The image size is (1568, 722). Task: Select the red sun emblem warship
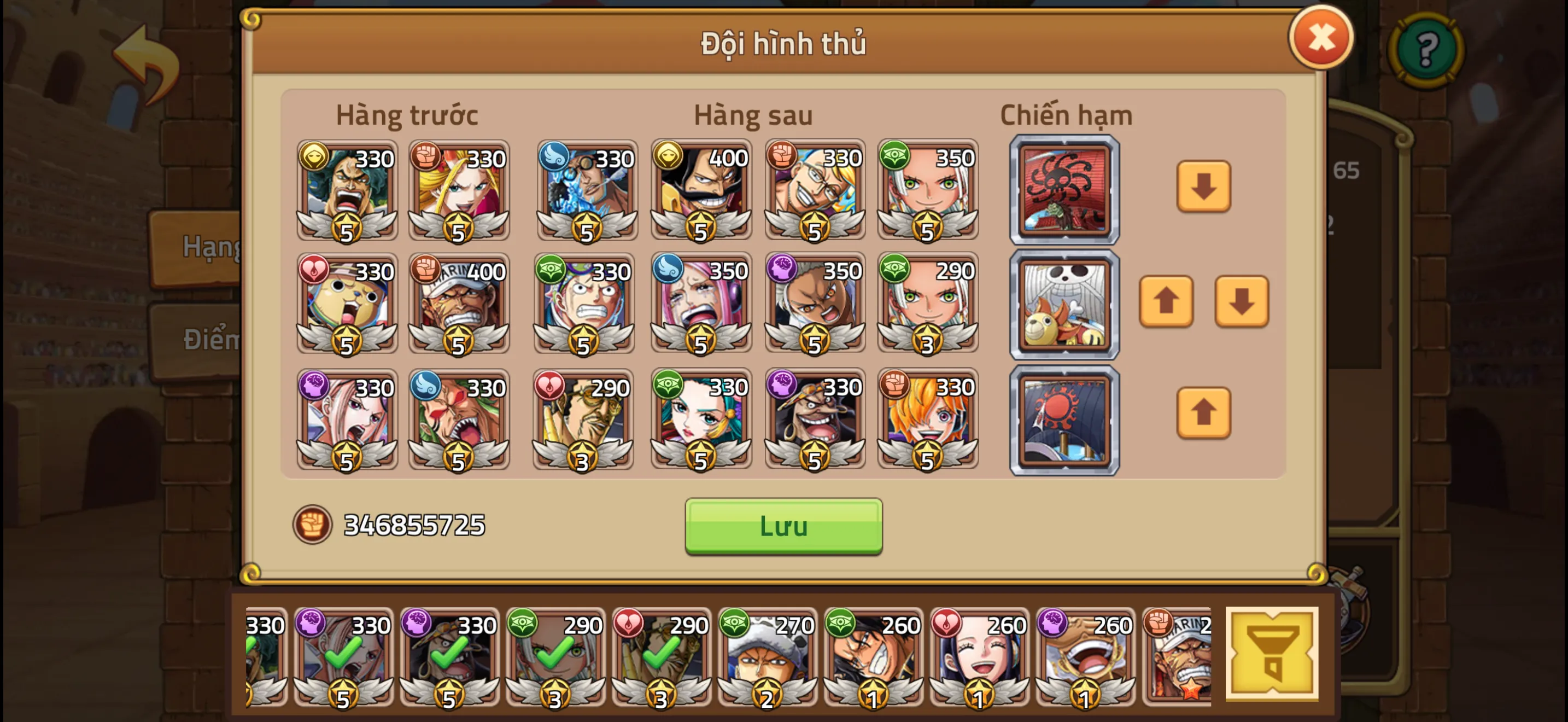pyautogui.click(x=1064, y=420)
